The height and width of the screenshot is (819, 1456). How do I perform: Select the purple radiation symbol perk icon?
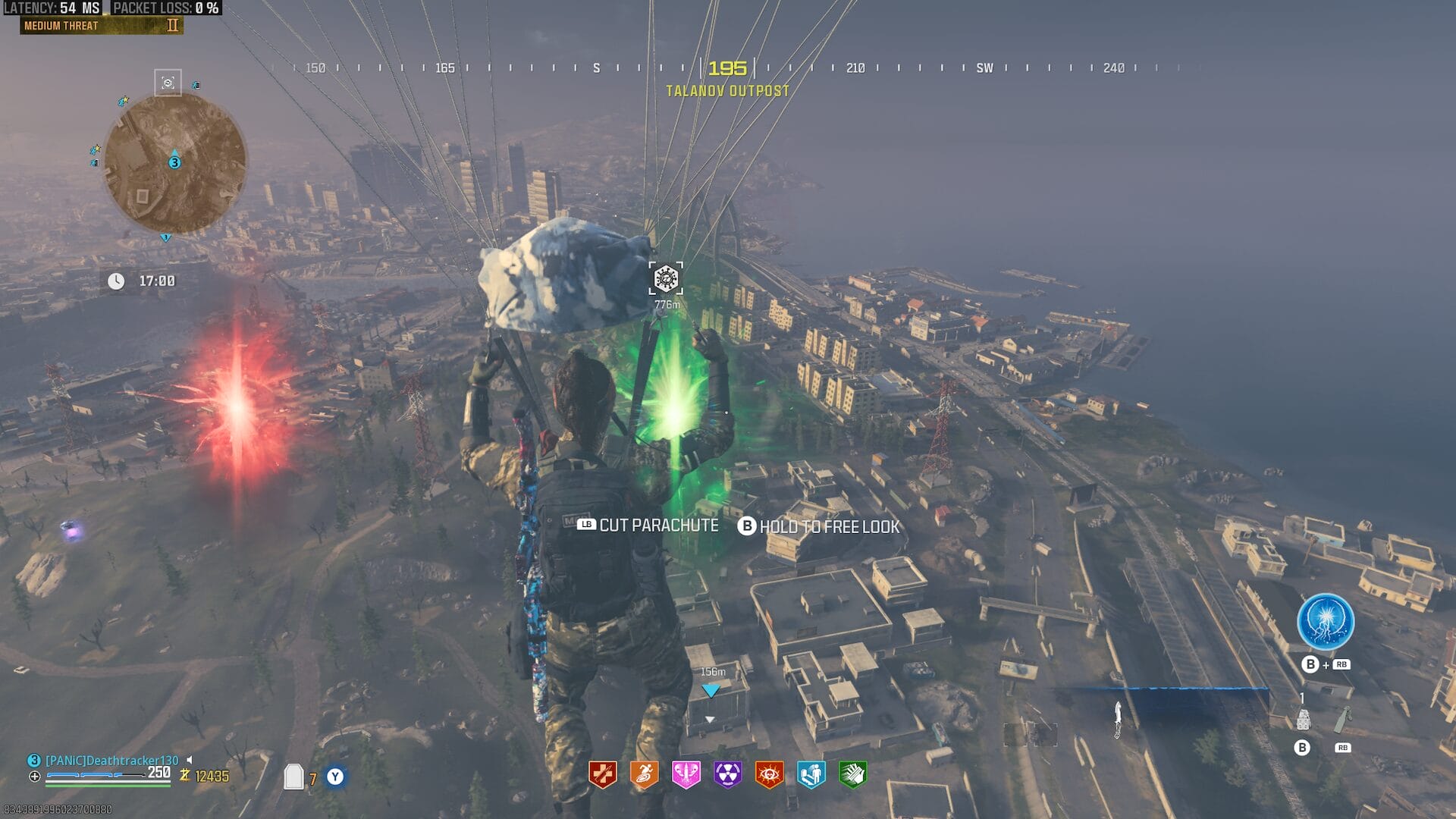[727, 774]
